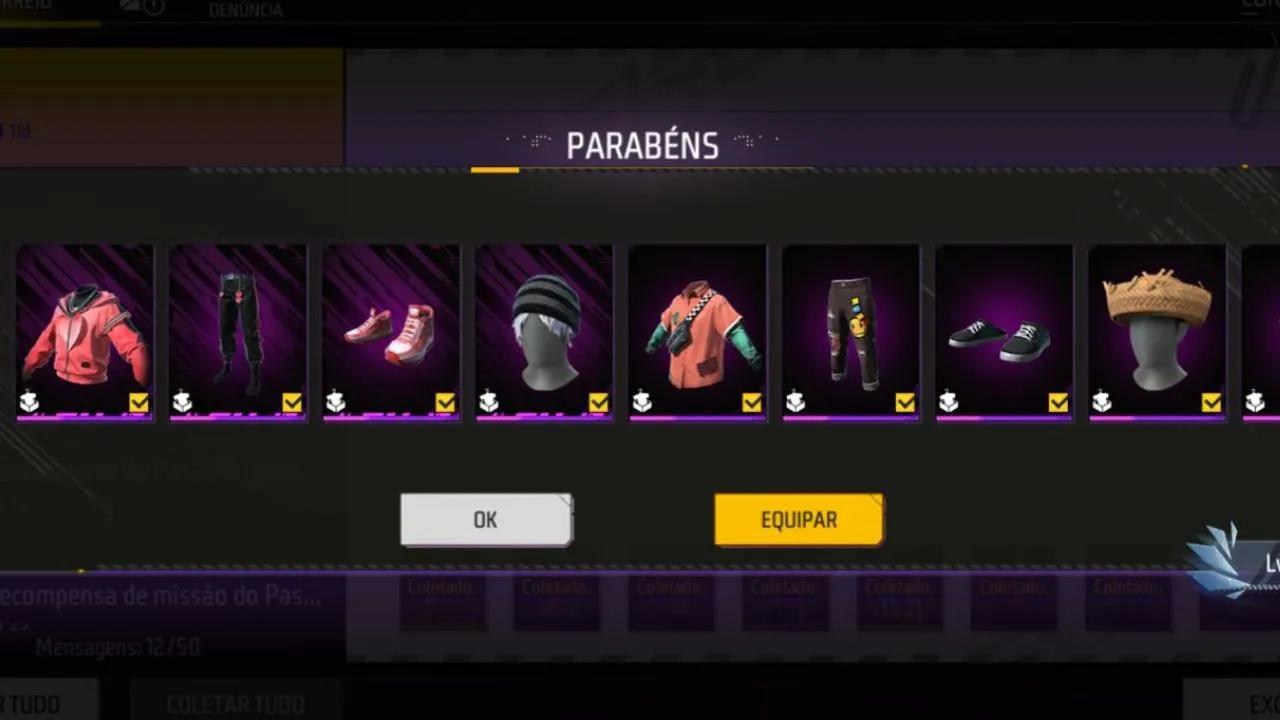
Task: Click the wardrobe icon on the striped beanie card
Action: [488, 400]
